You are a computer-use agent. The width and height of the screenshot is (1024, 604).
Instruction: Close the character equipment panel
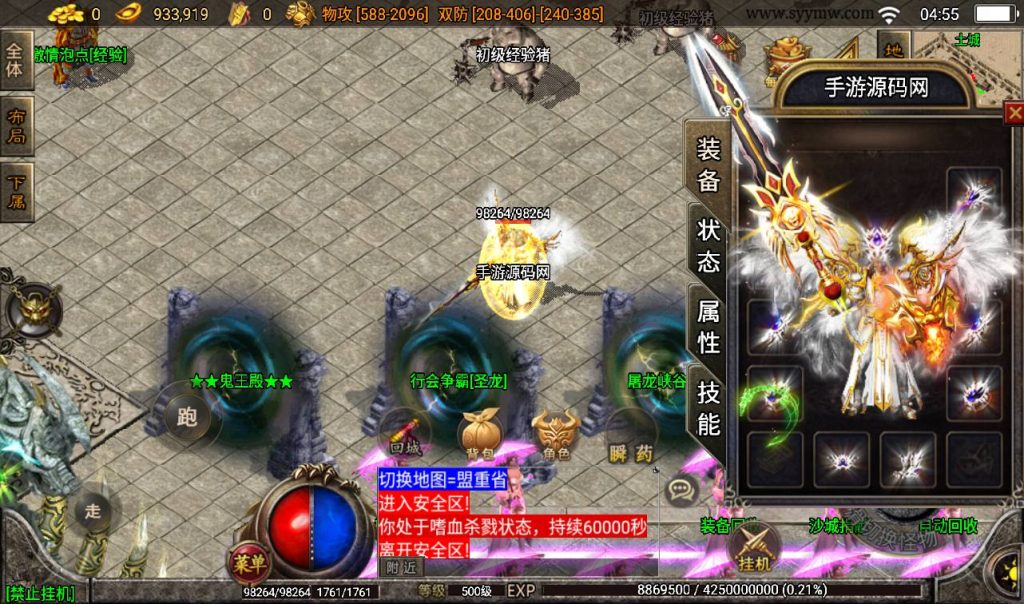click(x=1014, y=112)
